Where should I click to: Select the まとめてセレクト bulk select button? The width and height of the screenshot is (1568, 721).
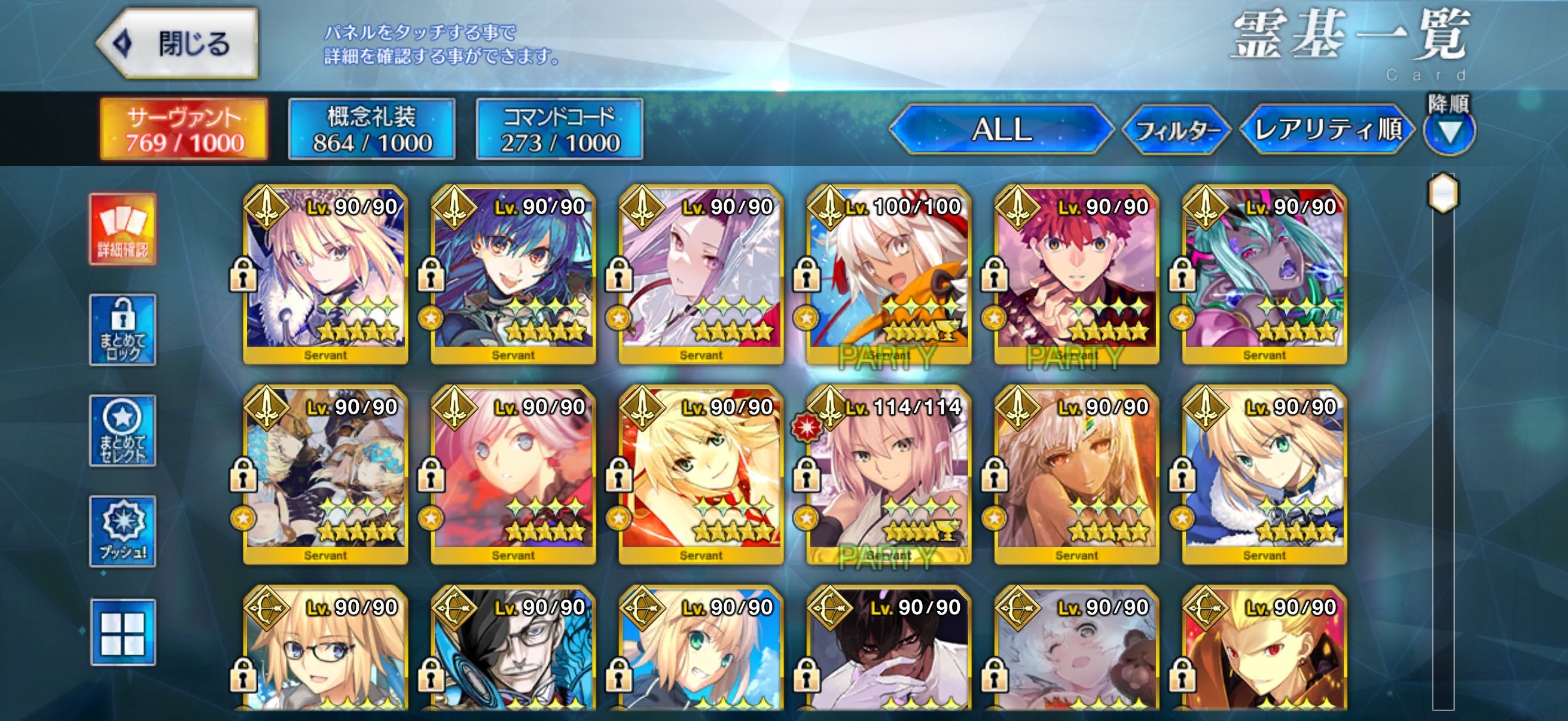[123, 430]
